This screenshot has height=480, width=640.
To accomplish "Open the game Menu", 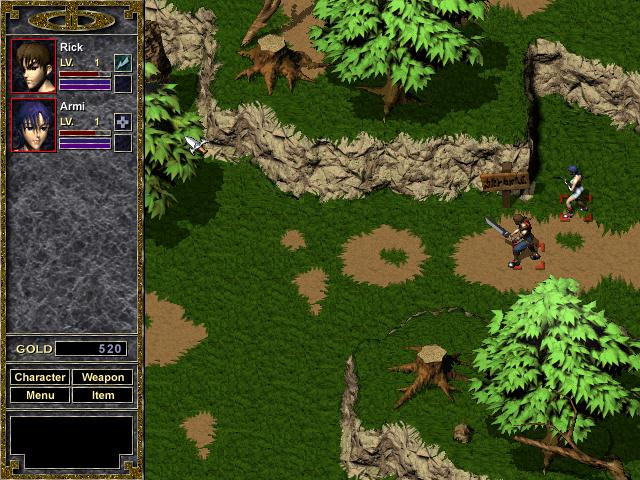I will pos(40,395).
